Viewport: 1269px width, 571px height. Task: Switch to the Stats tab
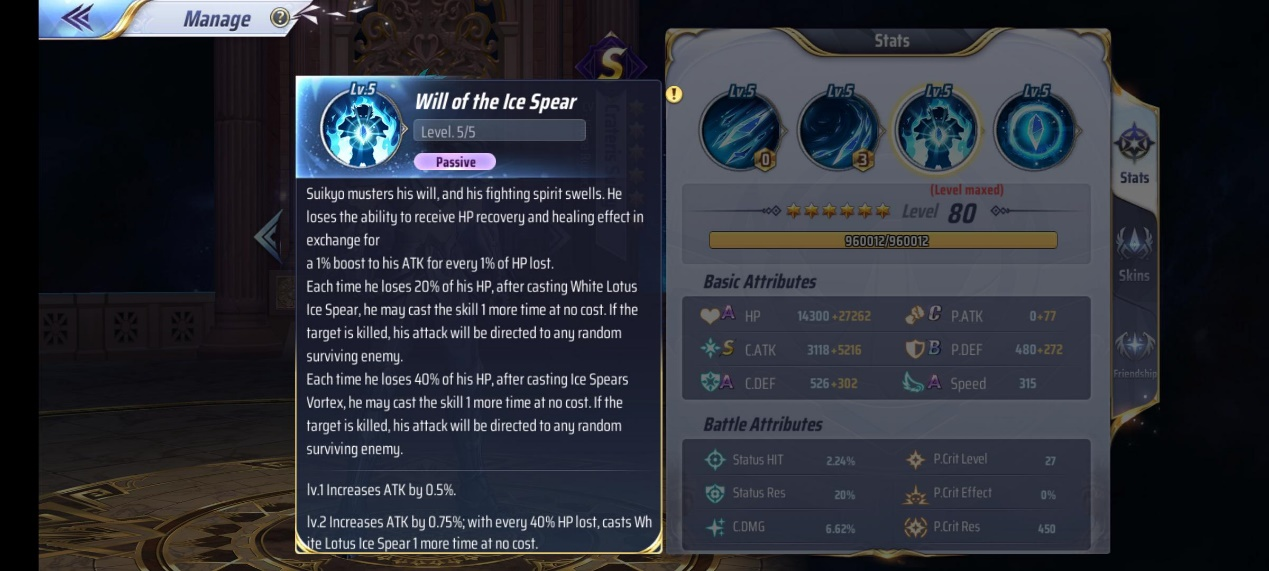(x=1134, y=154)
